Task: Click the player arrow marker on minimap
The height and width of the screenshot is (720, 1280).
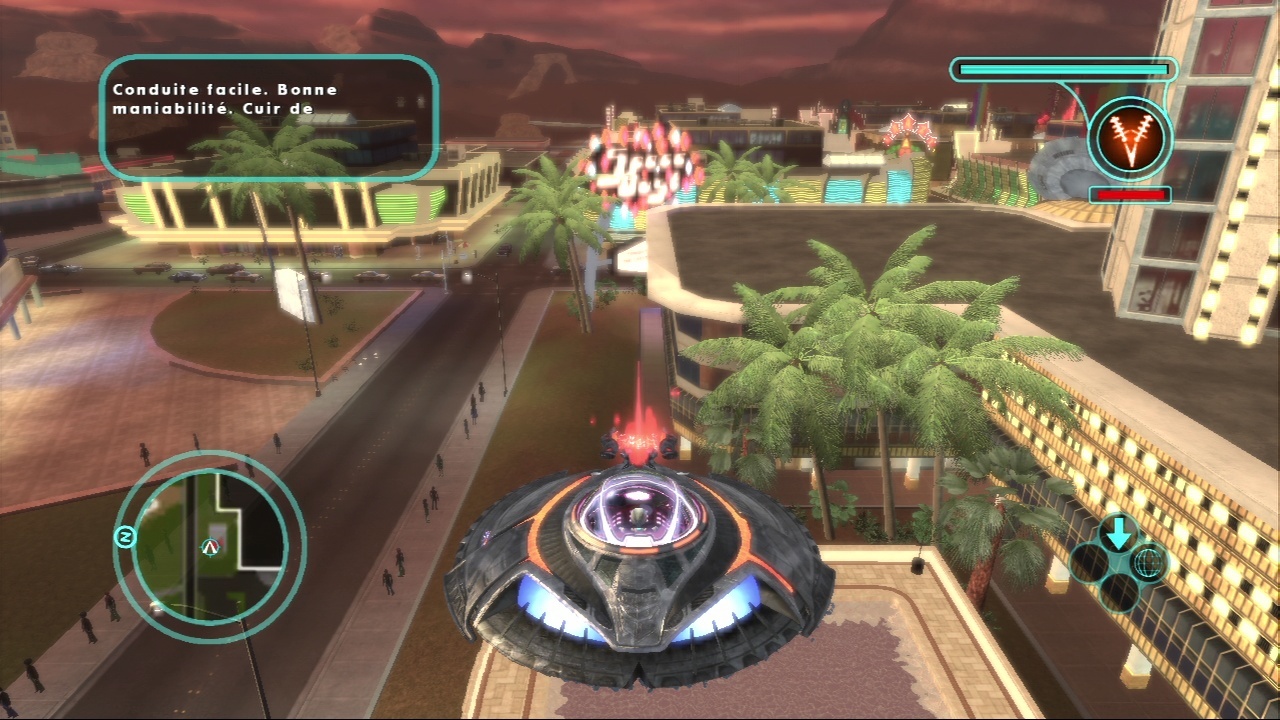Action: pyautogui.click(x=210, y=546)
